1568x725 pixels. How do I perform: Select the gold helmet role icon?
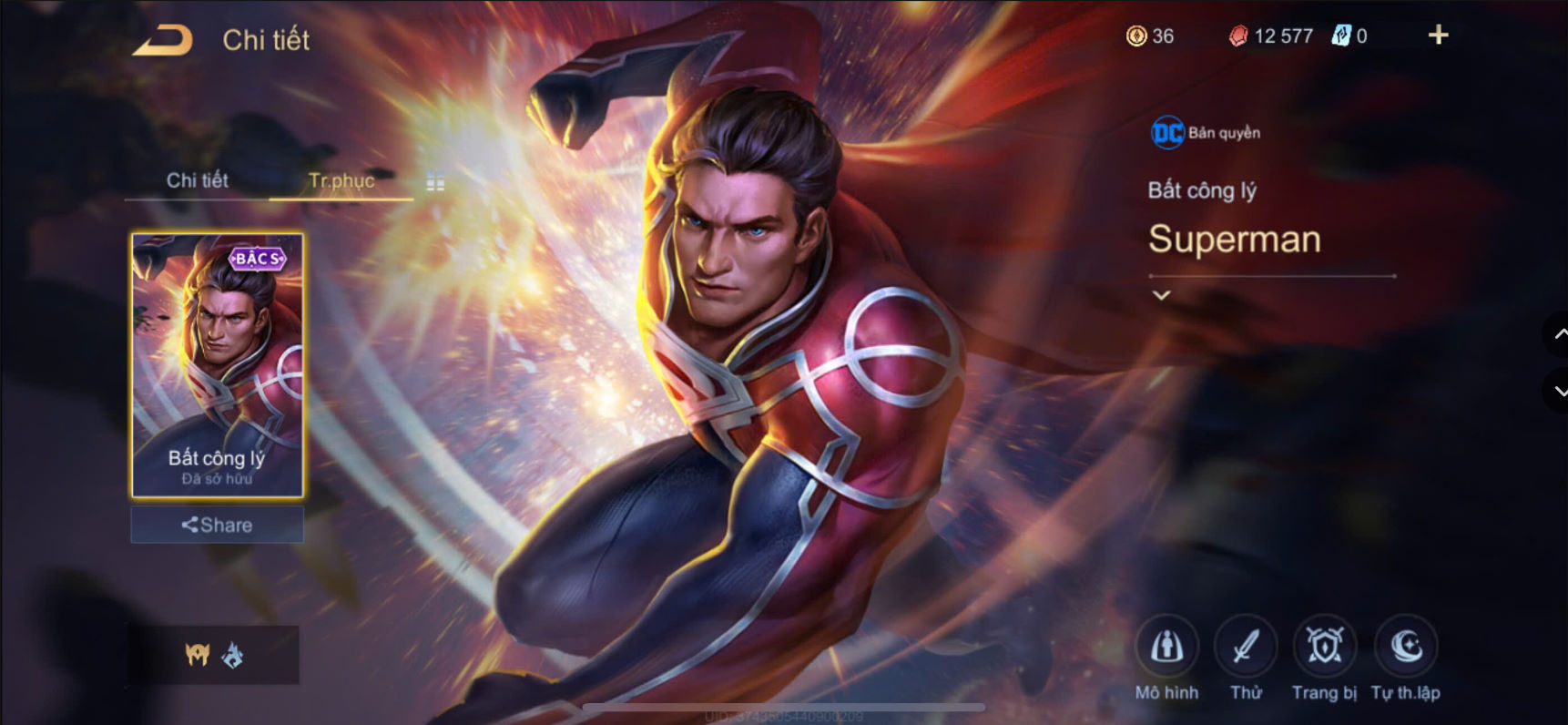click(x=196, y=656)
